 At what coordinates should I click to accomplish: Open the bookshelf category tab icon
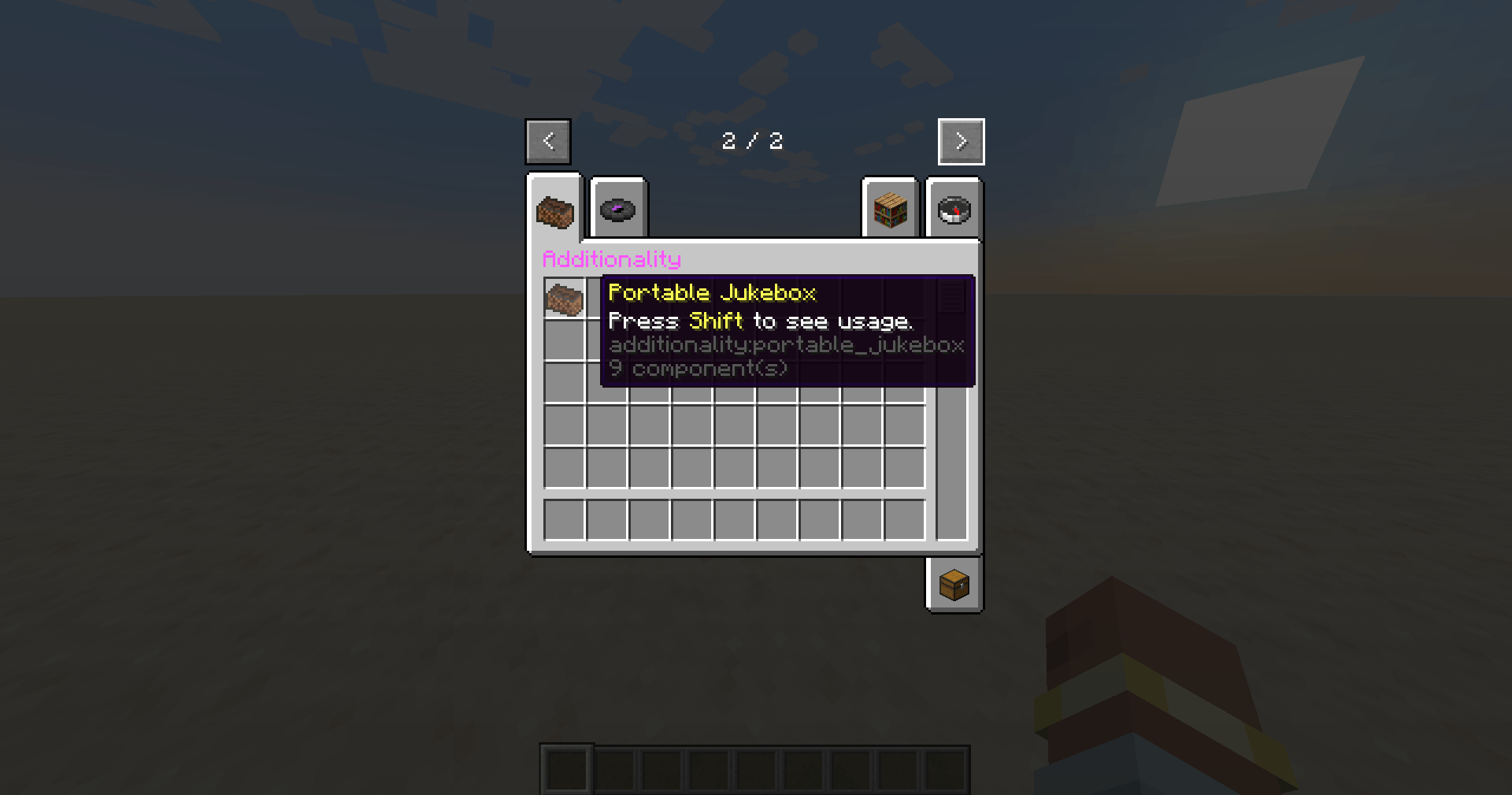click(x=890, y=210)
